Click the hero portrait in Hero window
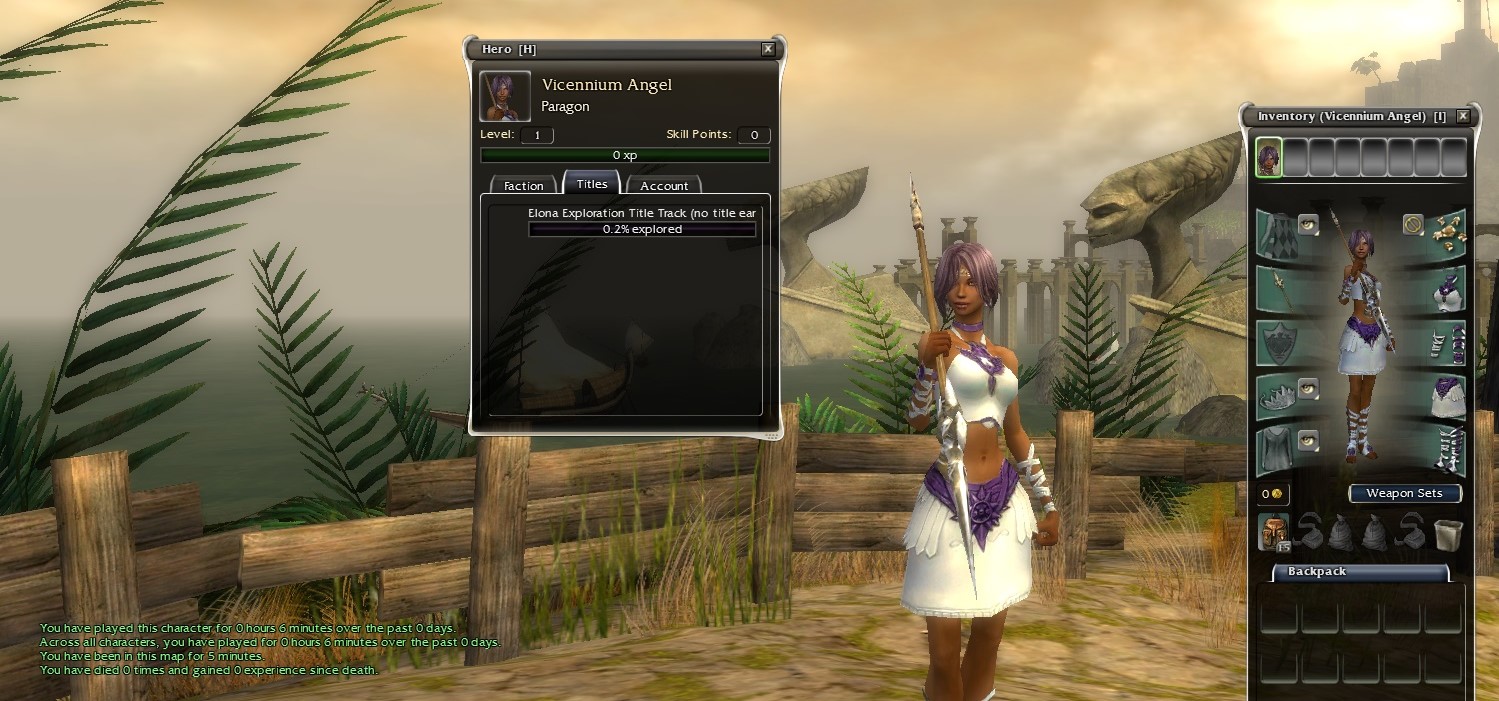Image resolution: width=1499 pixels, height=701 pixels. click(x=505, y=96)
